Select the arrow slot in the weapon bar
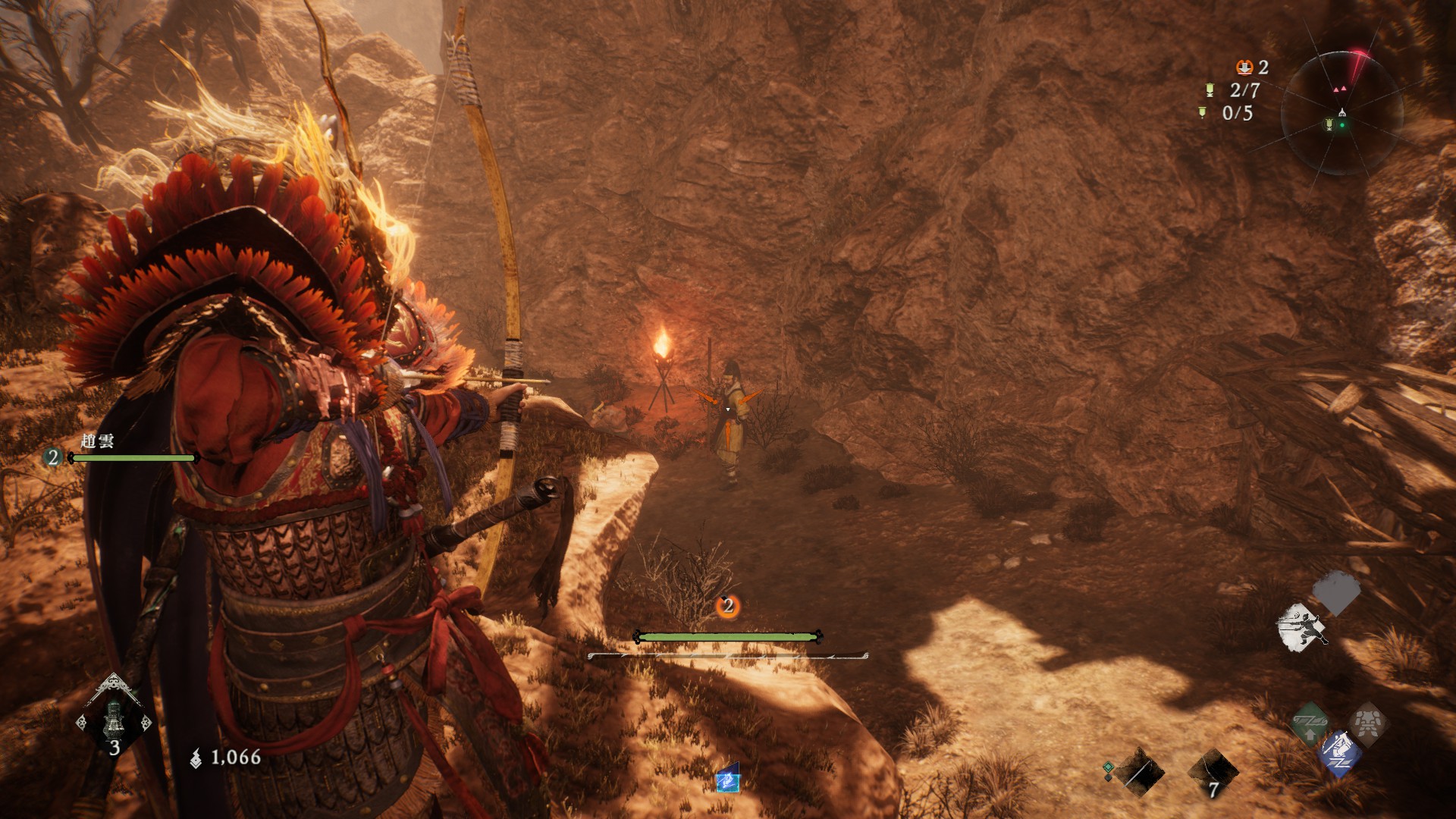 (1139, 772)
